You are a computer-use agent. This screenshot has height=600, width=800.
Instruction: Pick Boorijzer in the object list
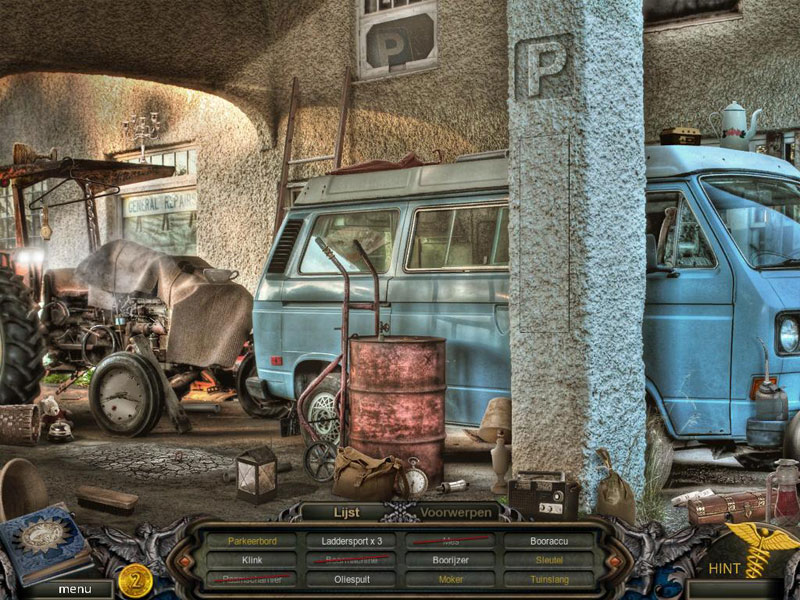[451, 560]
